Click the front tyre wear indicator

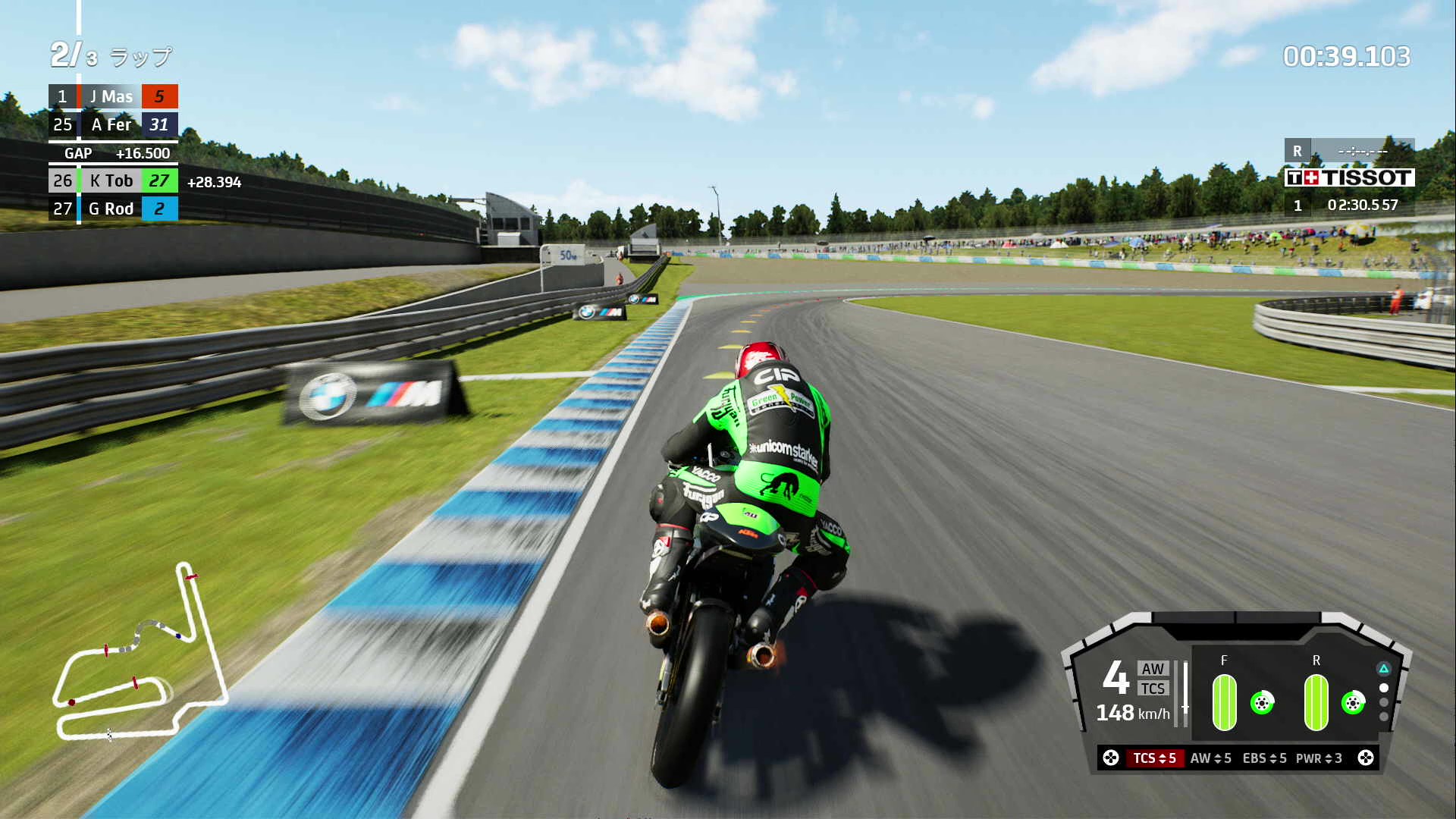pos(1224,702)
